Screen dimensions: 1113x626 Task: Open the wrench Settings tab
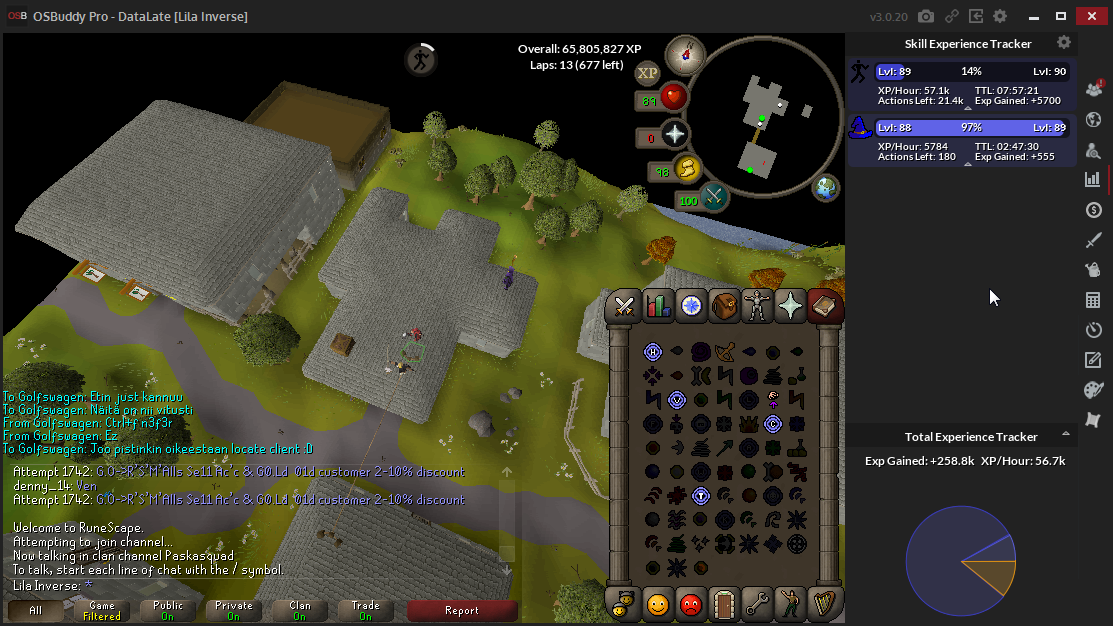757,604
